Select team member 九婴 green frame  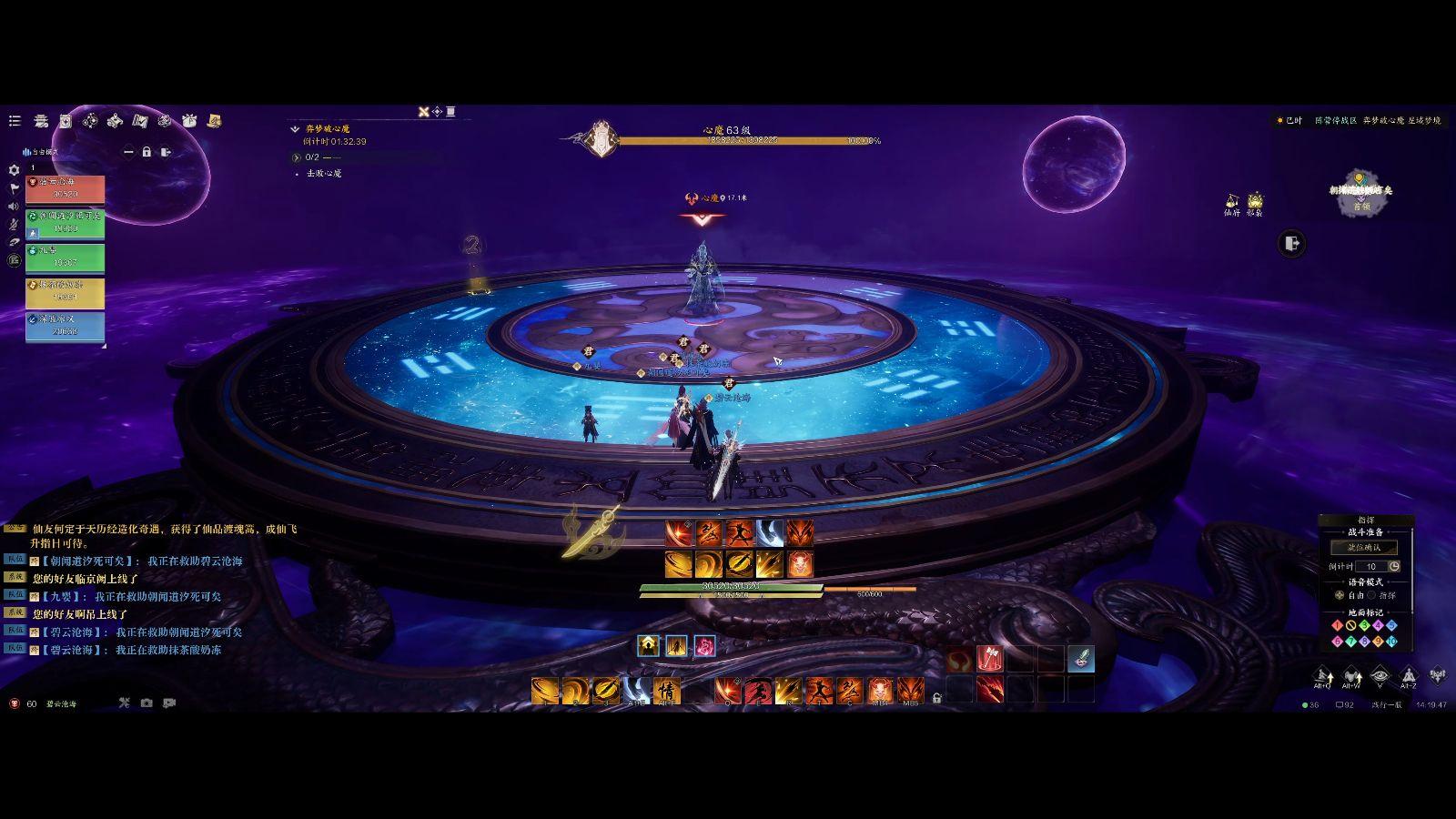point(65,258)
